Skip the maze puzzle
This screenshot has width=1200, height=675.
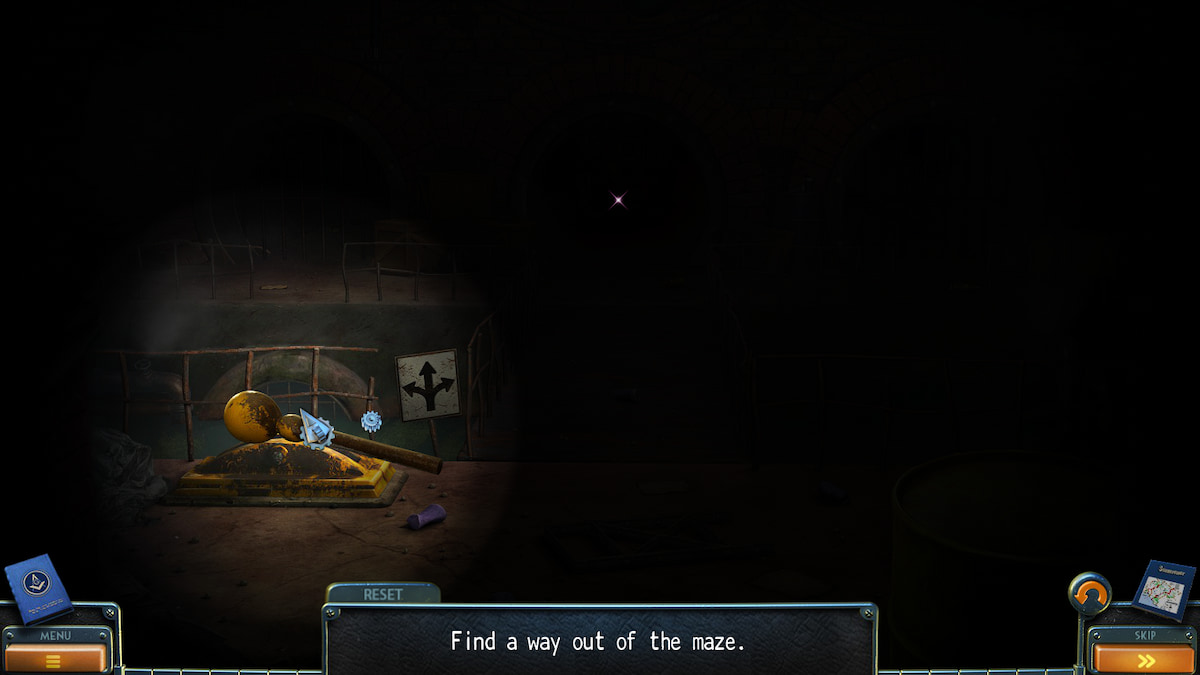[1144, 659]
